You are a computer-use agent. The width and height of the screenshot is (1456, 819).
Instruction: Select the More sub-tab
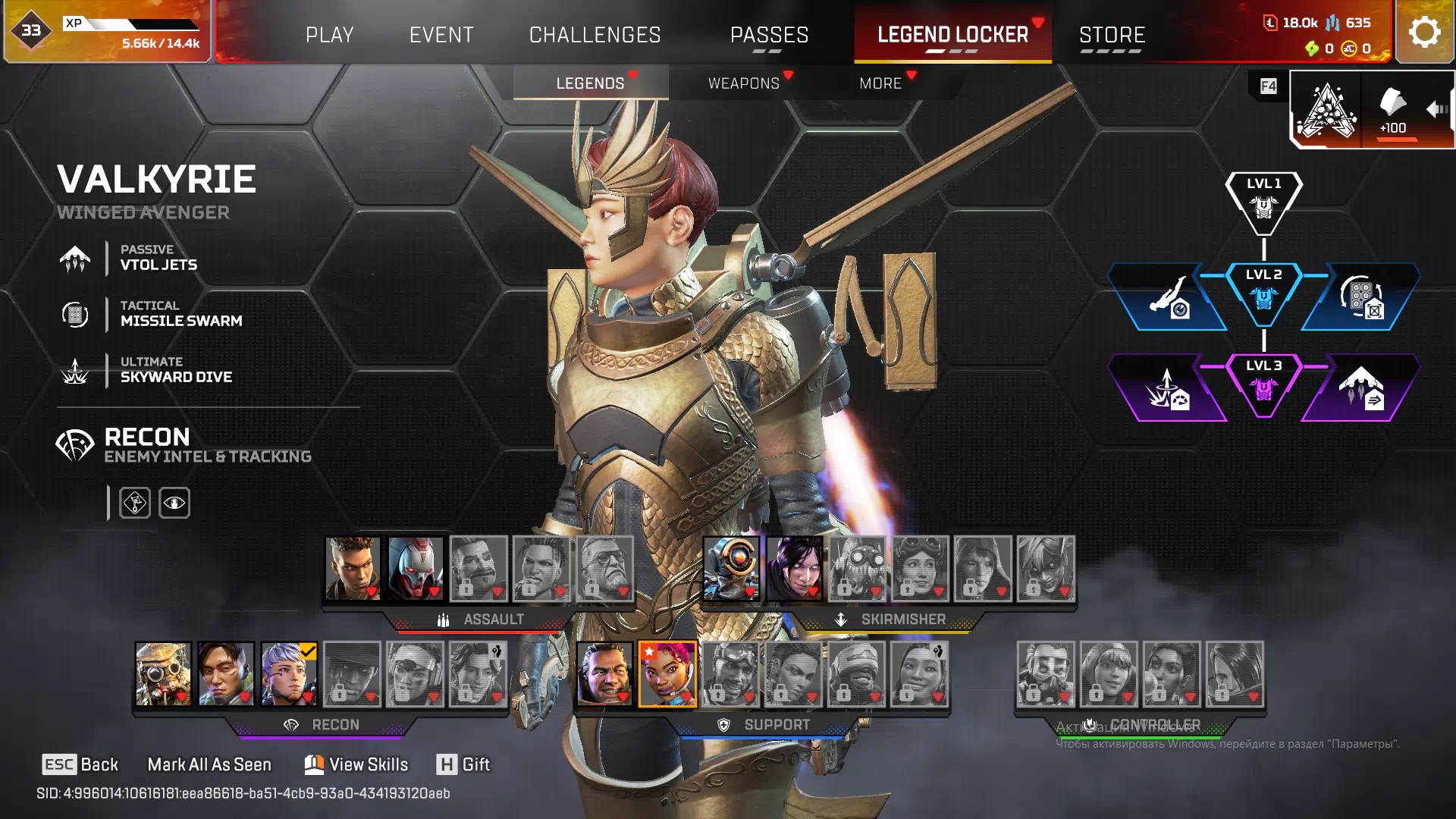click(x=880, y=83)
